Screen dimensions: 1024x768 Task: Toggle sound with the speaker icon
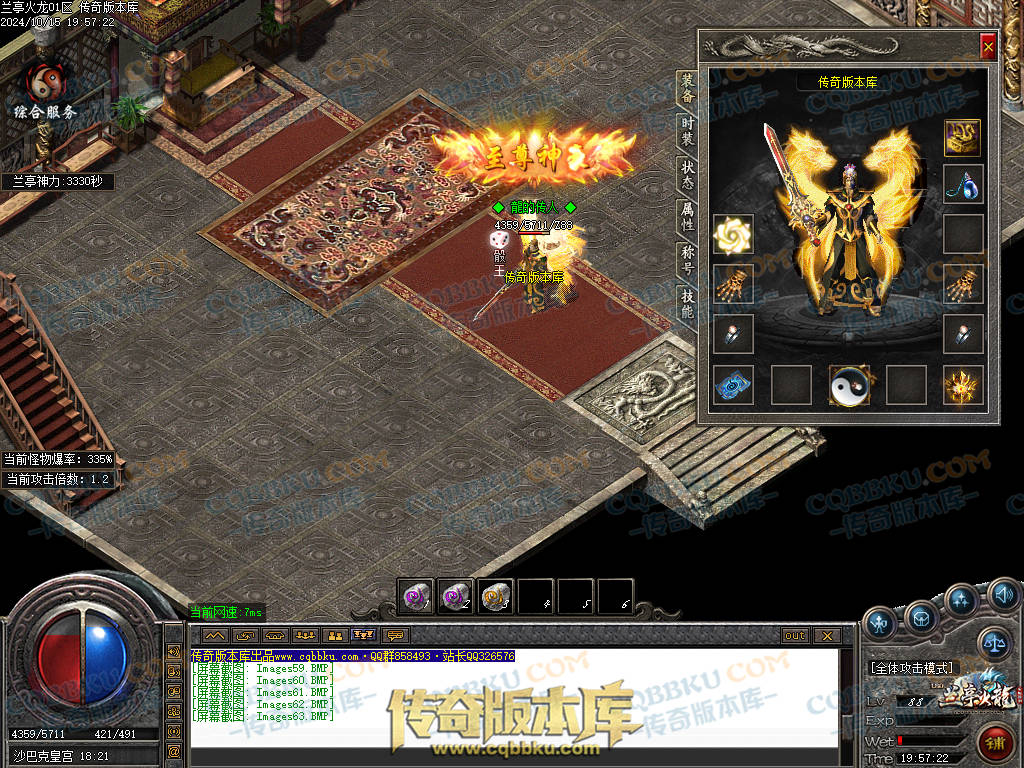pyautogui.click(x=1004, y=598)
